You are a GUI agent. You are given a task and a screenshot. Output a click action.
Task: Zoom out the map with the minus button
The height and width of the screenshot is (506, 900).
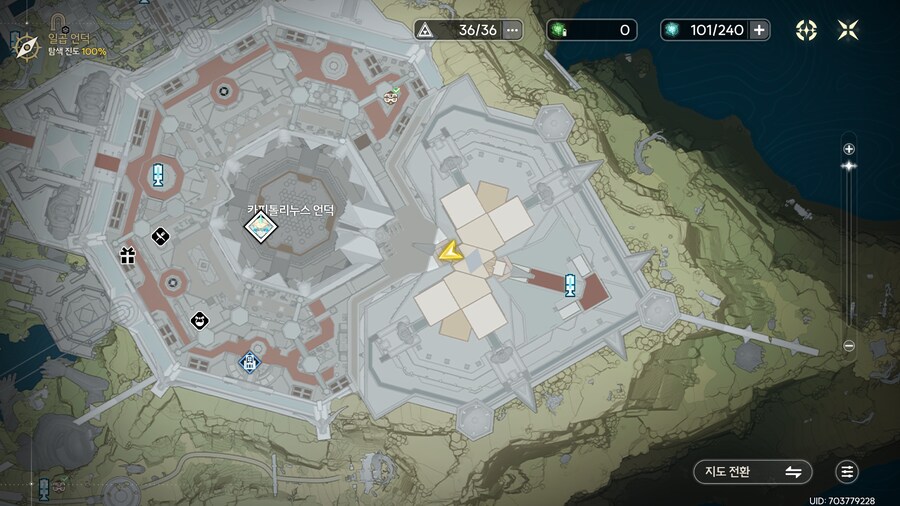tap(849, 346)
